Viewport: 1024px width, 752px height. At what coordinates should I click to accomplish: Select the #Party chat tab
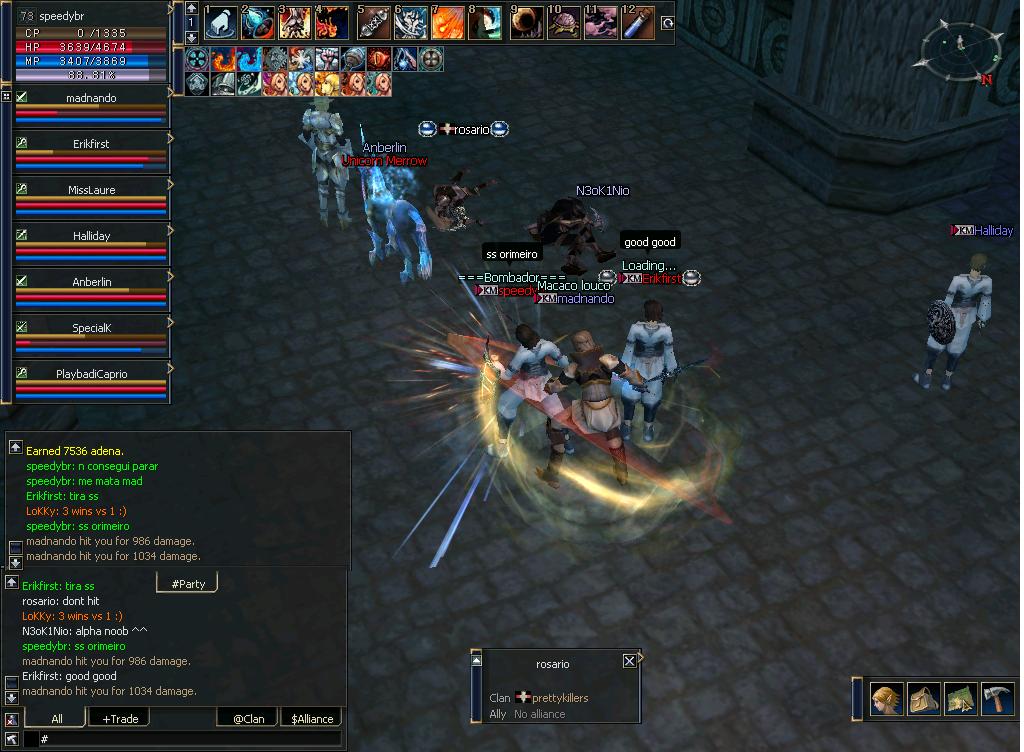pos(187,583)
